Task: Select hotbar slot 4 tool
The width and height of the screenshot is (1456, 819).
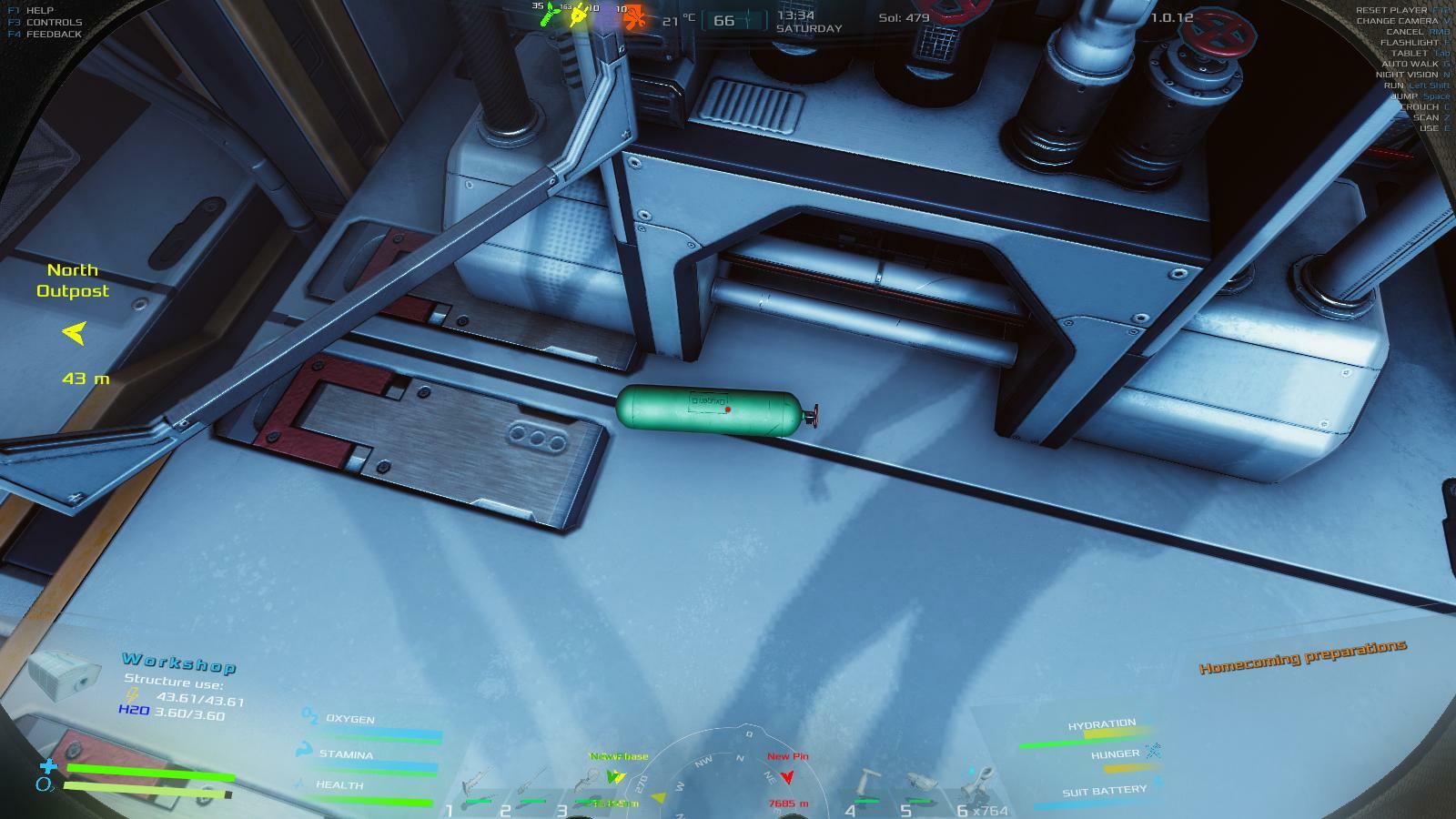Action: (x=866, y=784)
